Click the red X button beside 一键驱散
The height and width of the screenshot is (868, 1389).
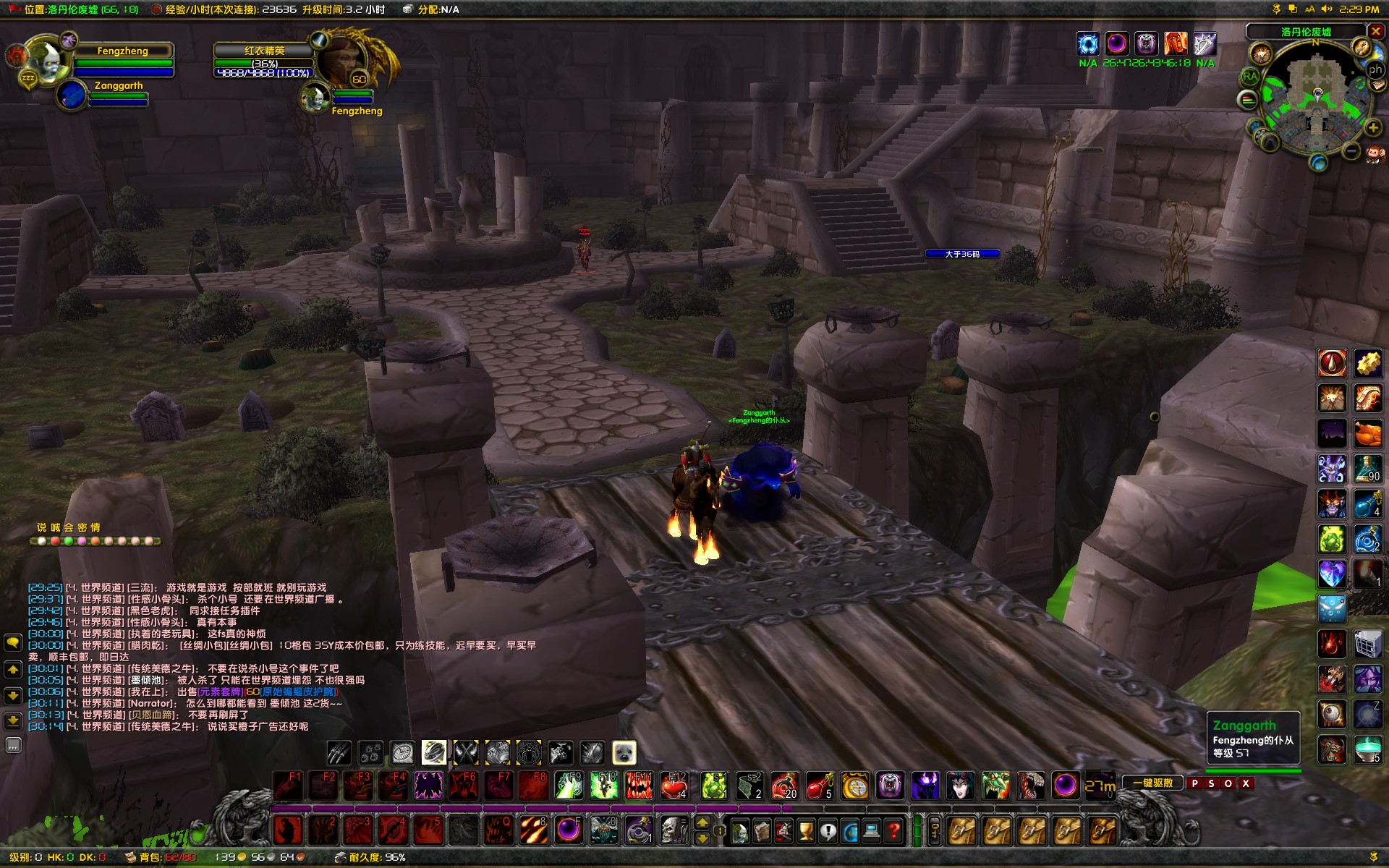tap(1246, 783)
